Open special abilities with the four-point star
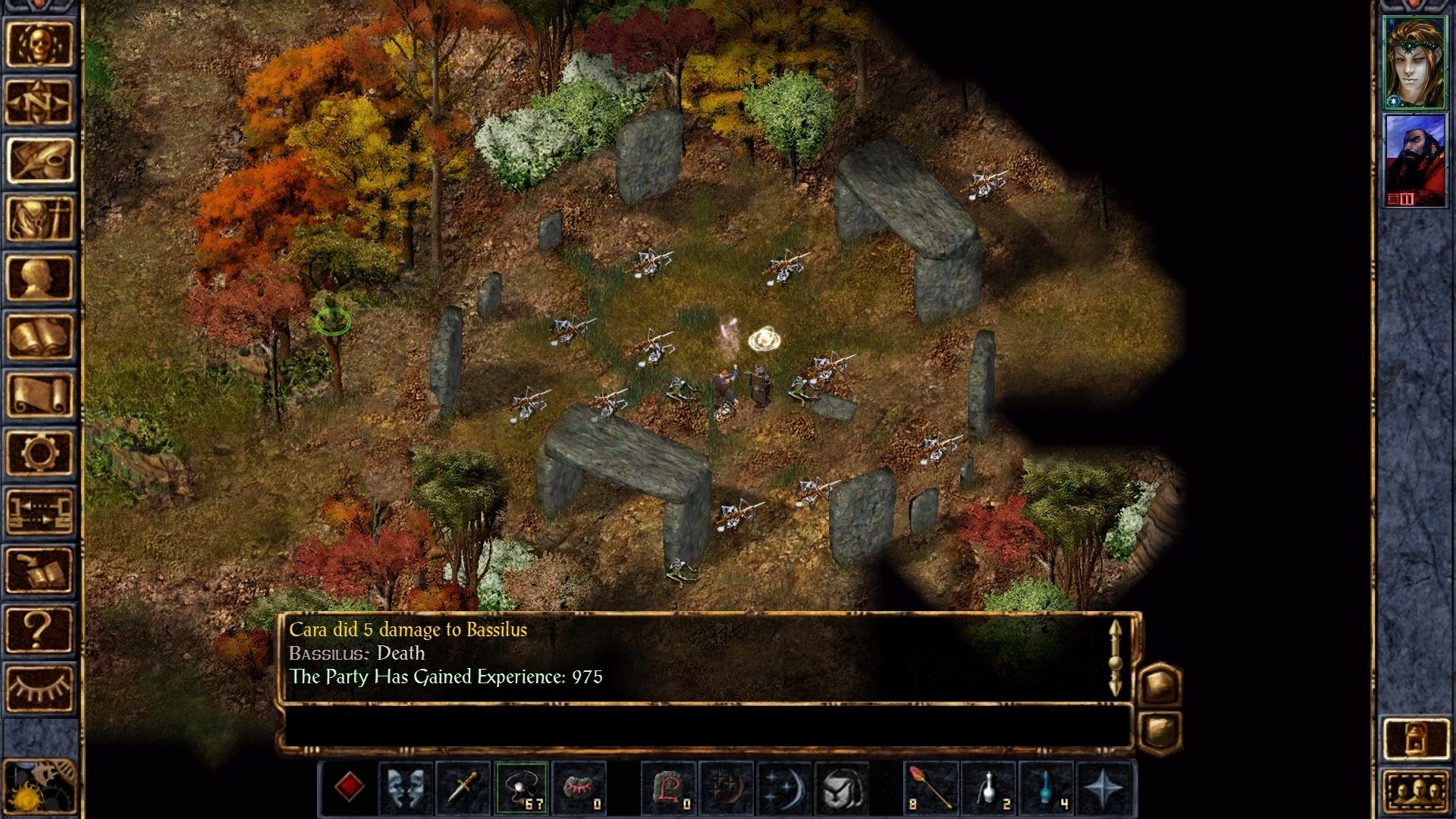1456x819 pixels. coord(1104,787)
